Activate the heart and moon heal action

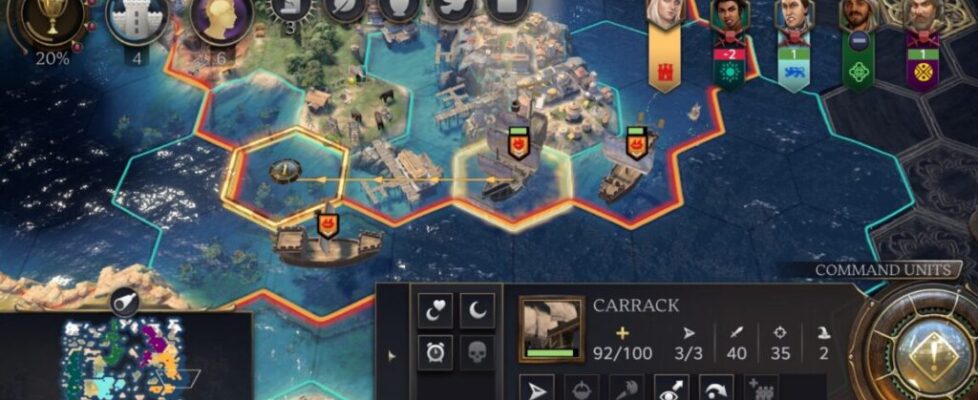436,311
